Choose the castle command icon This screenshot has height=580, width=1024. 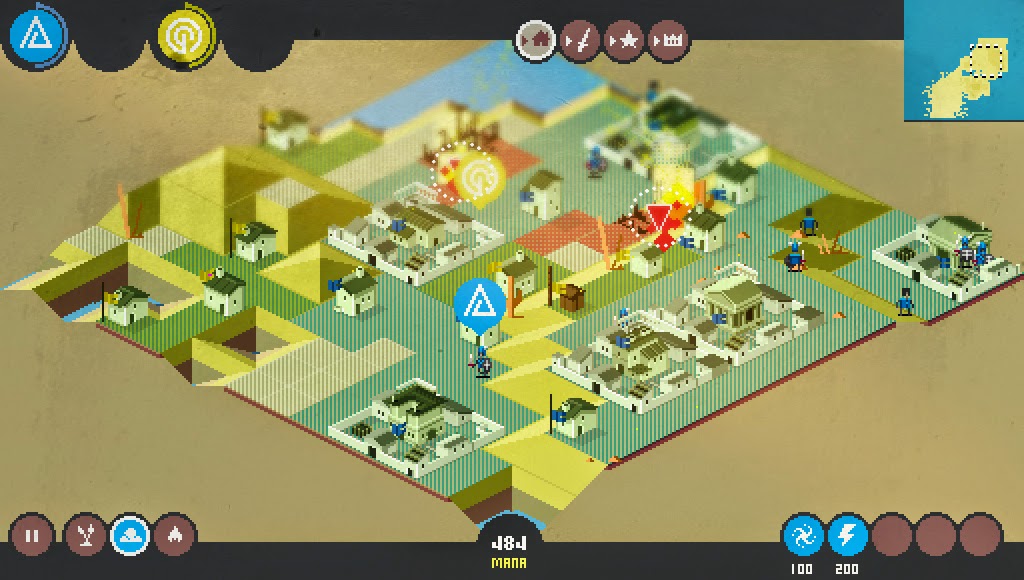click(x=668, y=41)
